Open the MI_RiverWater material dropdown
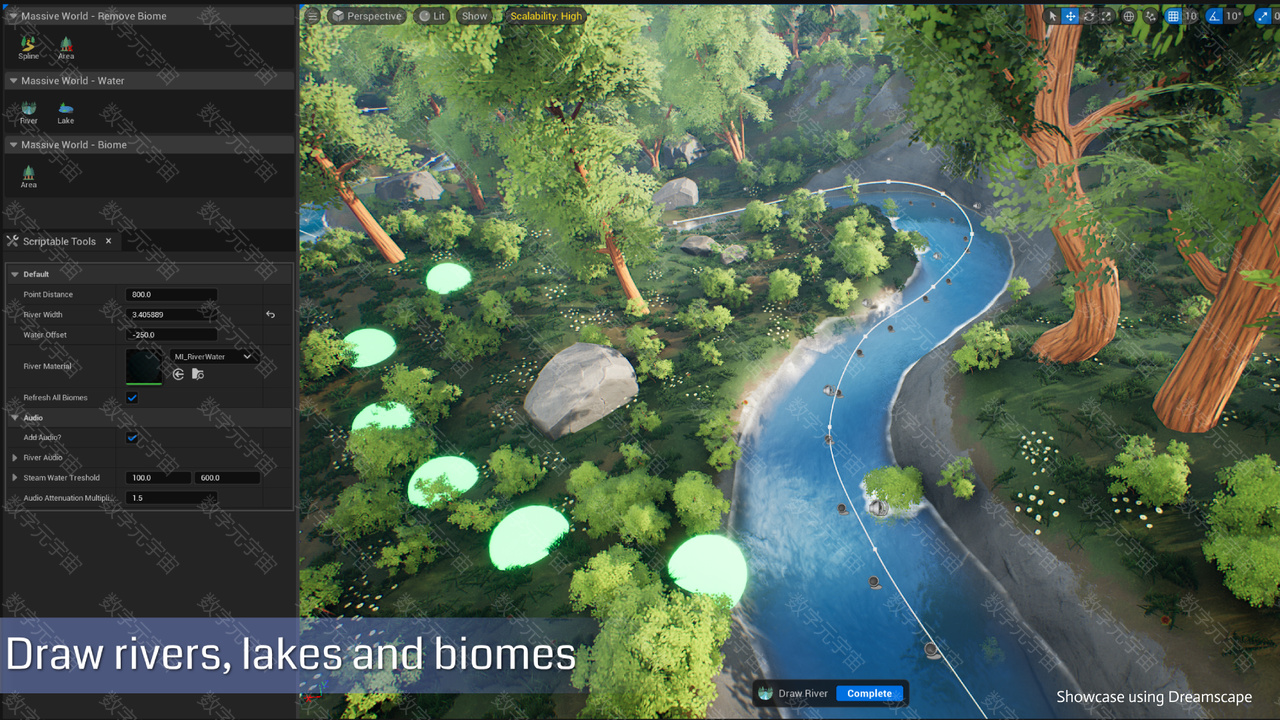1280x720 pixels. 214,357
